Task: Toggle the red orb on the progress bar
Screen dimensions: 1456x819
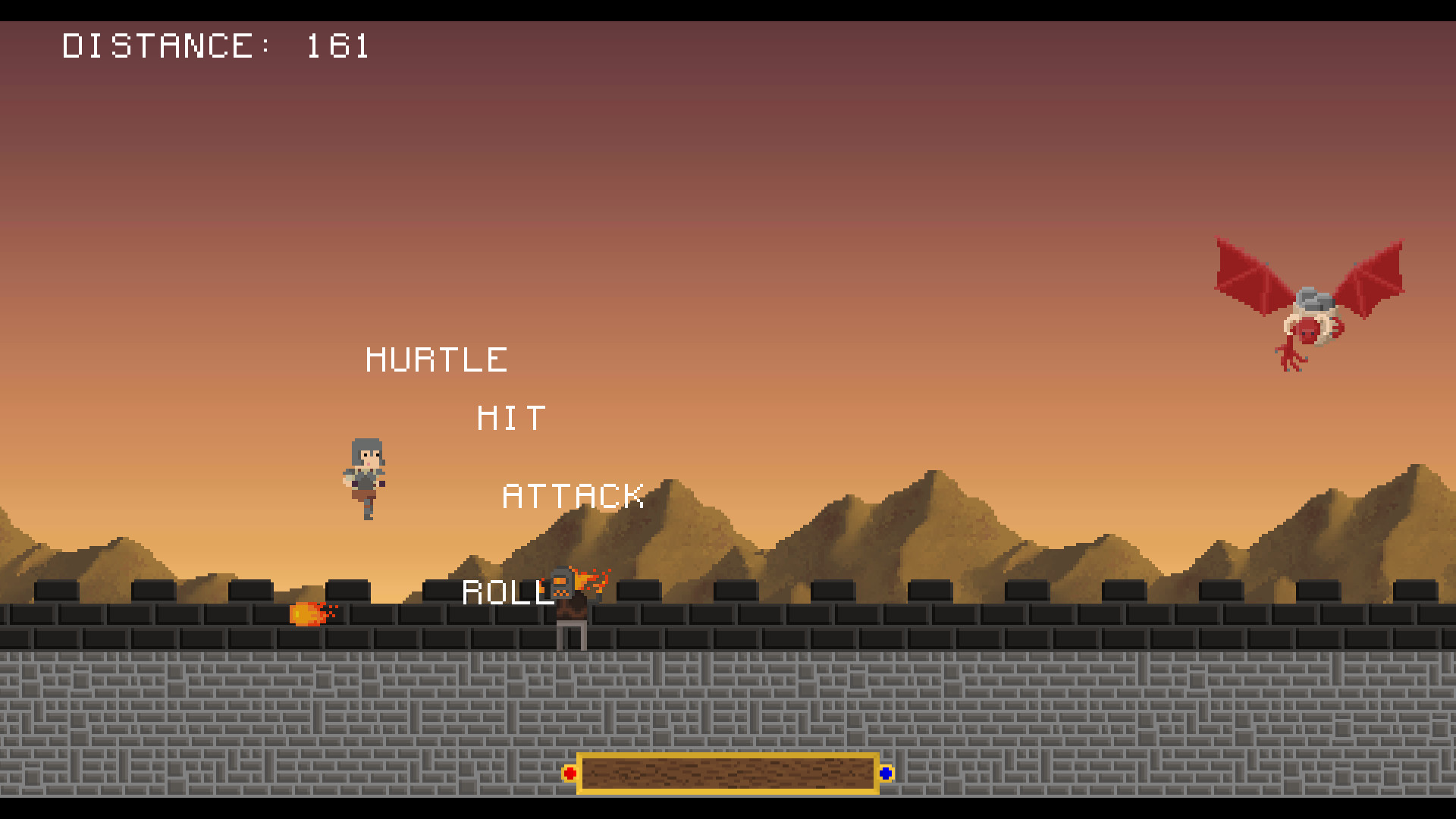Action: point(569,773)
